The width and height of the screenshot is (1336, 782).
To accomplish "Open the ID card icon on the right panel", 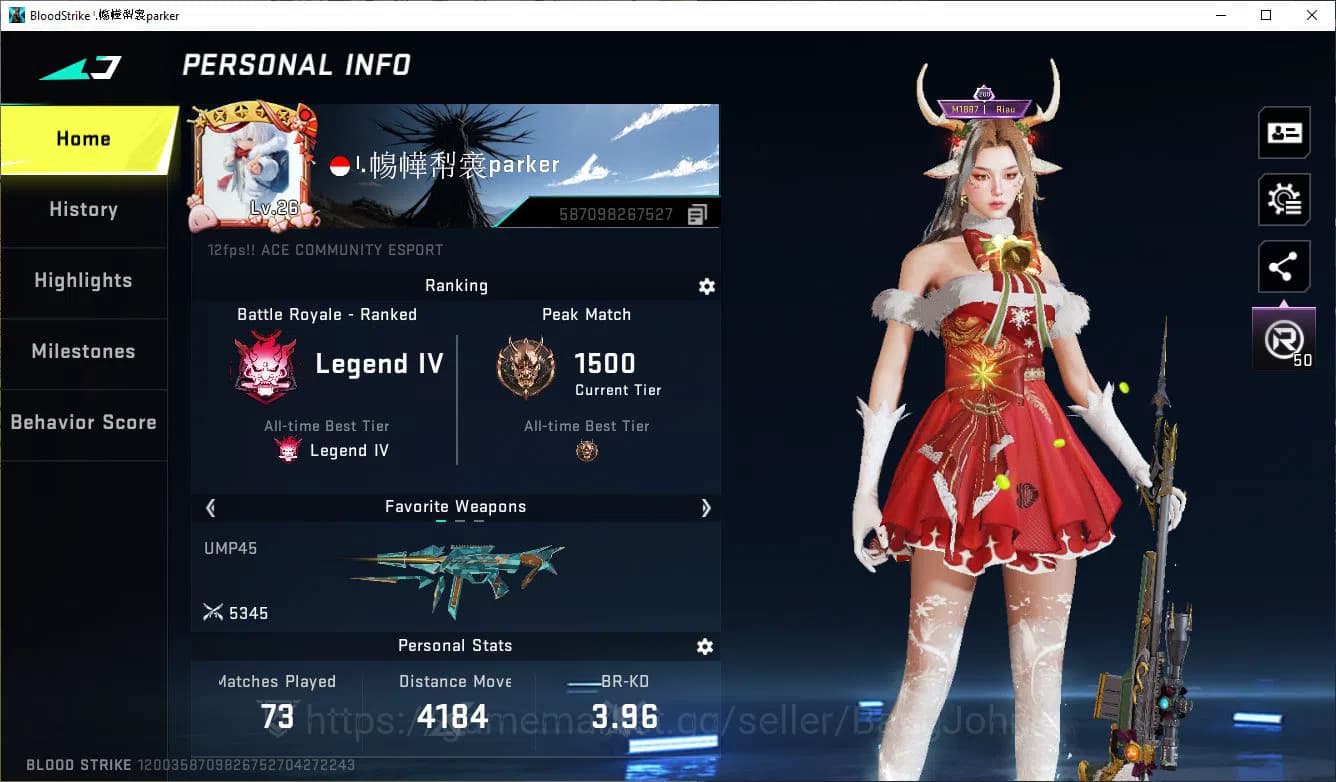I will [1284, 132].
